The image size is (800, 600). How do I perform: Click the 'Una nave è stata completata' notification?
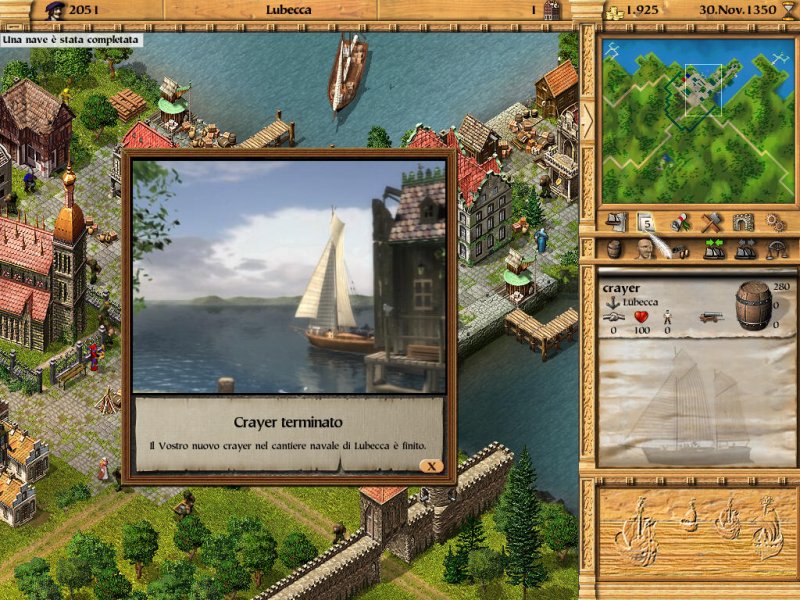tap(70, 40)
